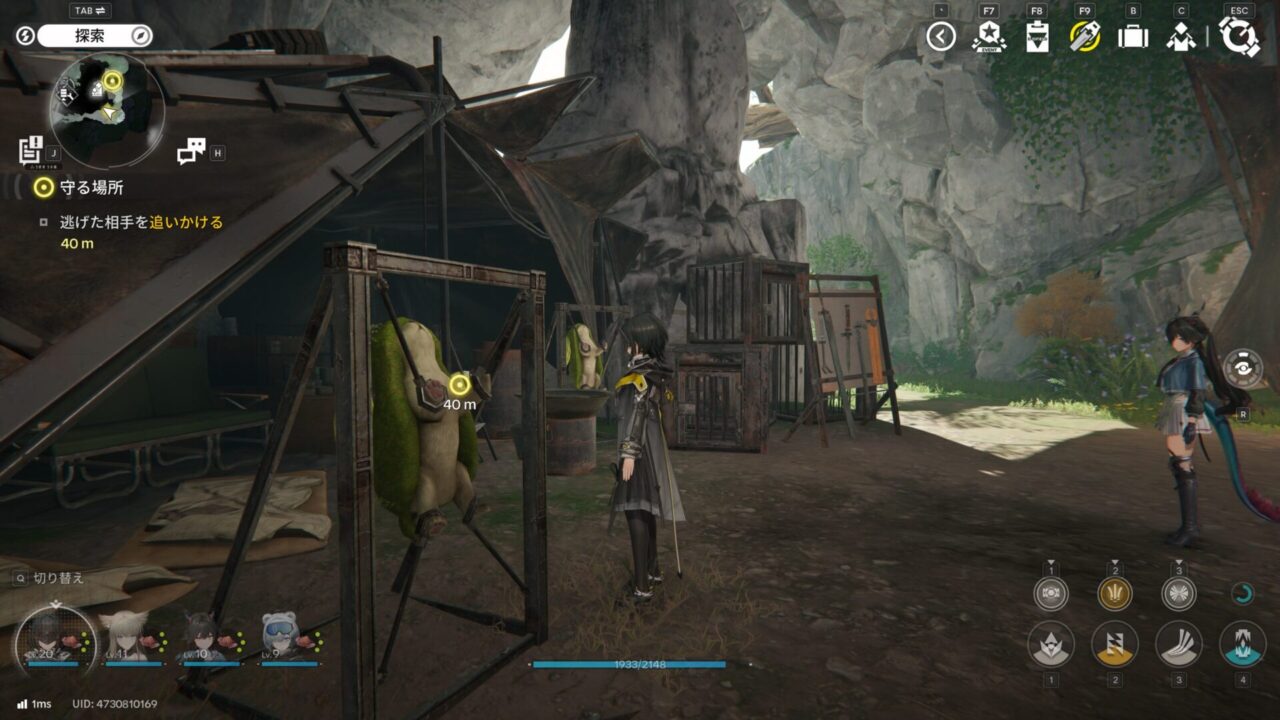The width and height of the screenshot is (1280, 720).
Task: Open the chat speech-bubble icon
Action: [190, 150]
